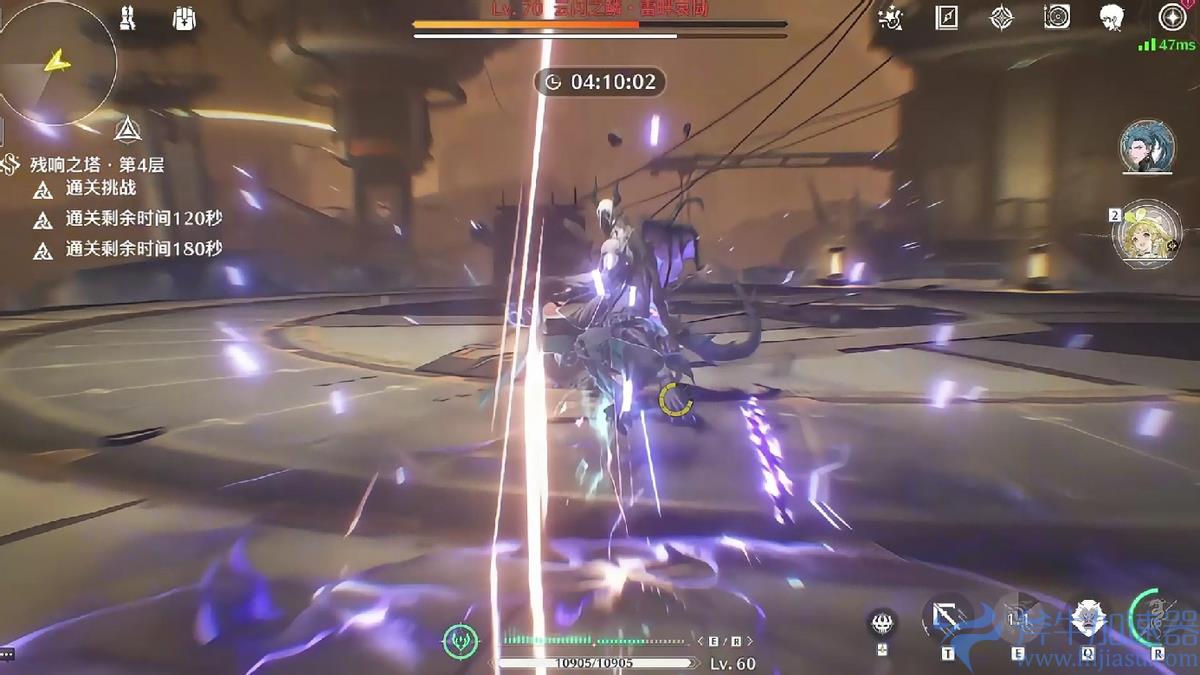This screenshot has width=1200, height=675.
Task: Open the party-popper events icon
Action: click(890, 17)
